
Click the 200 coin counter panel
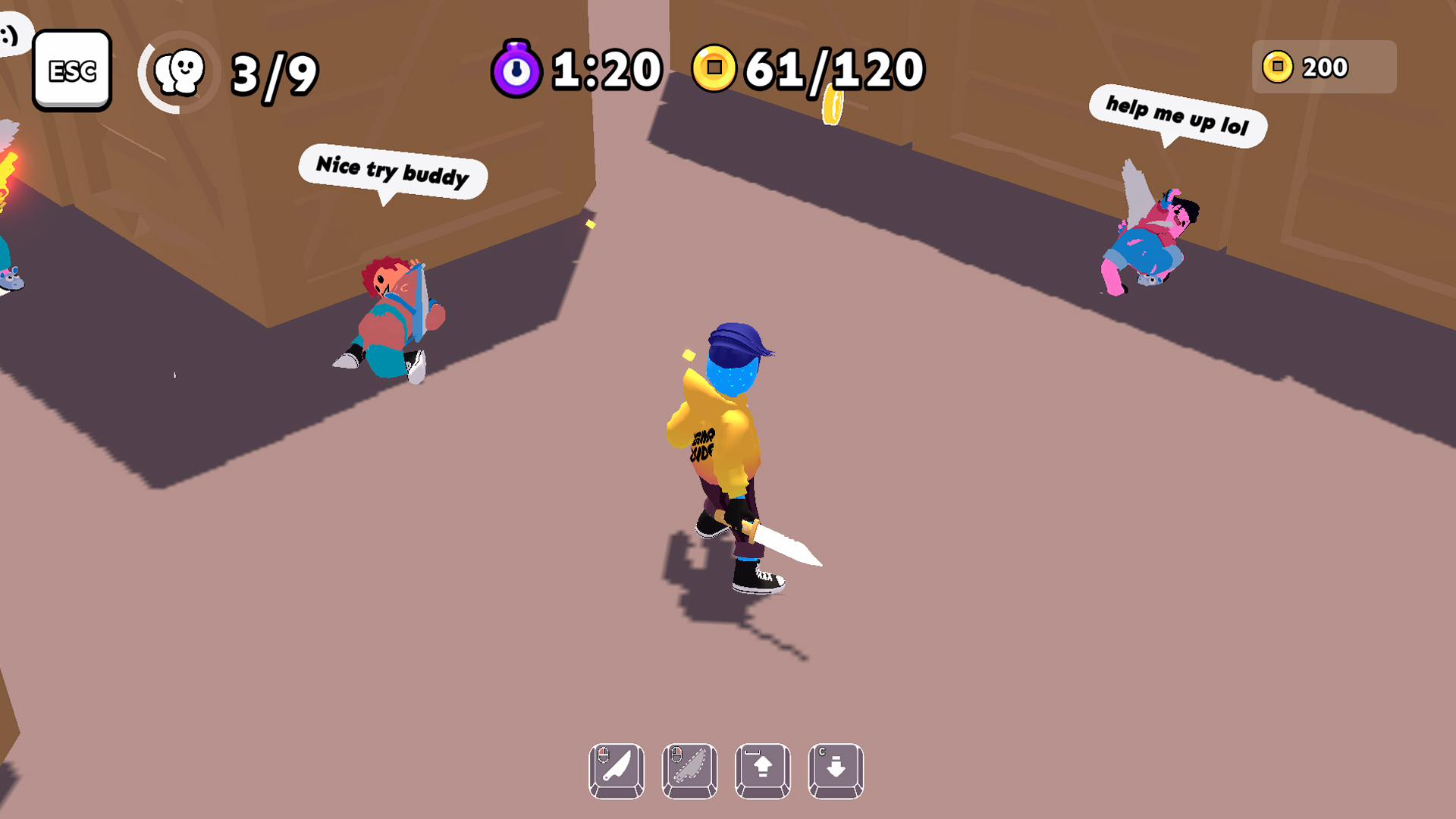coord(1323,67)
